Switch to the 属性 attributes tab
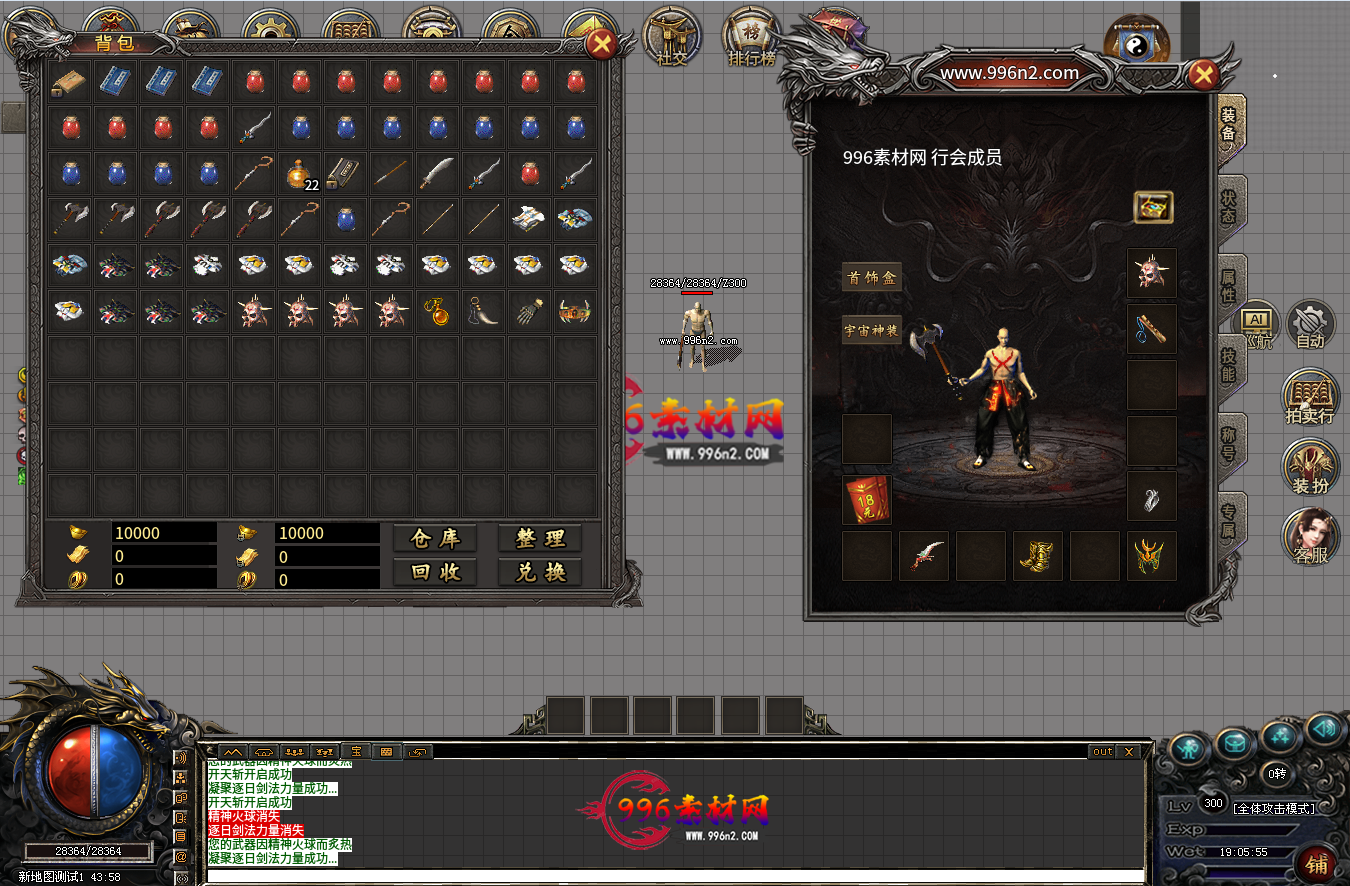1350x886 pixels. coord(1229,287)
